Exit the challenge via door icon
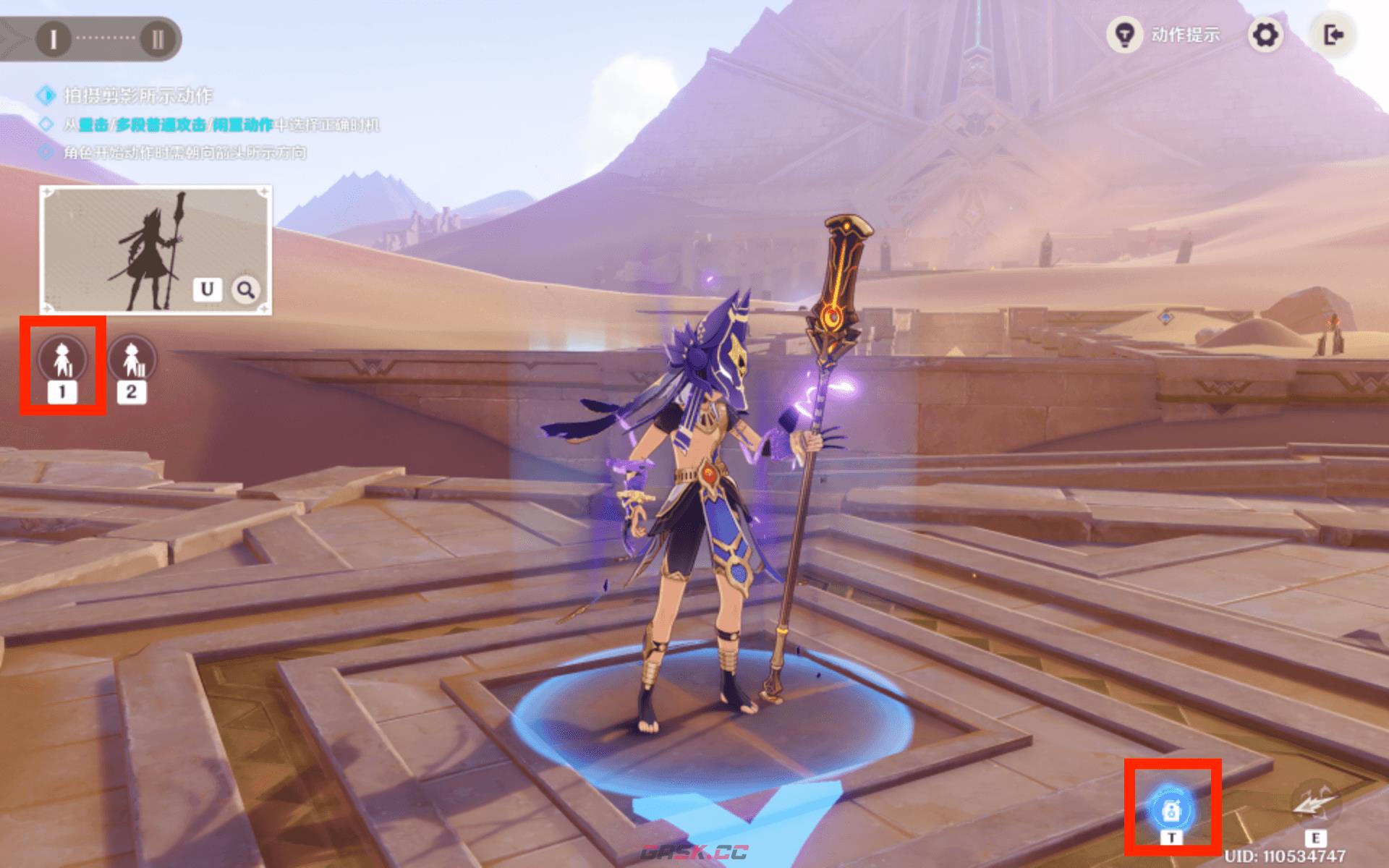The image size is (1389, 868). (1333, 35)
